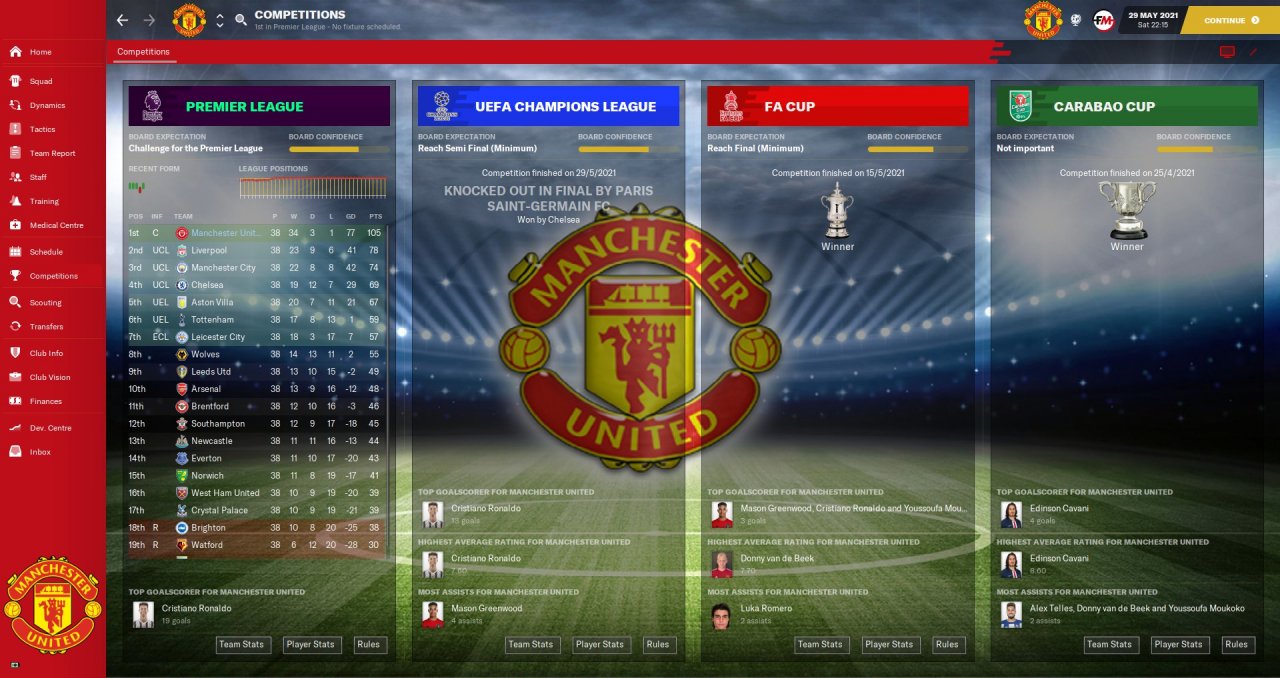Open the UEFA Champions League header
1280x678 pixels.
[x=548, y=106]
